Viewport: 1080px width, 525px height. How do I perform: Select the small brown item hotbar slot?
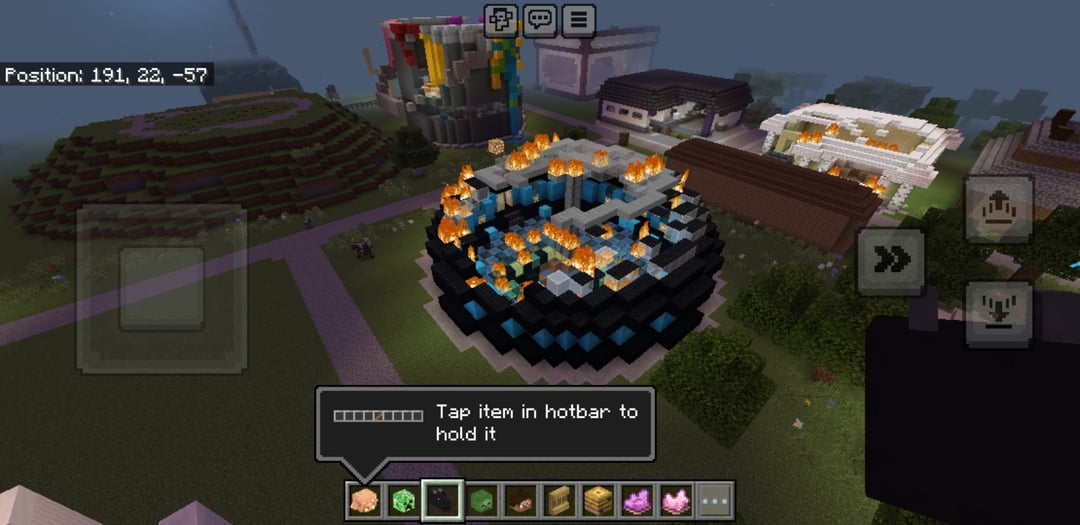[x=519, y=499]
